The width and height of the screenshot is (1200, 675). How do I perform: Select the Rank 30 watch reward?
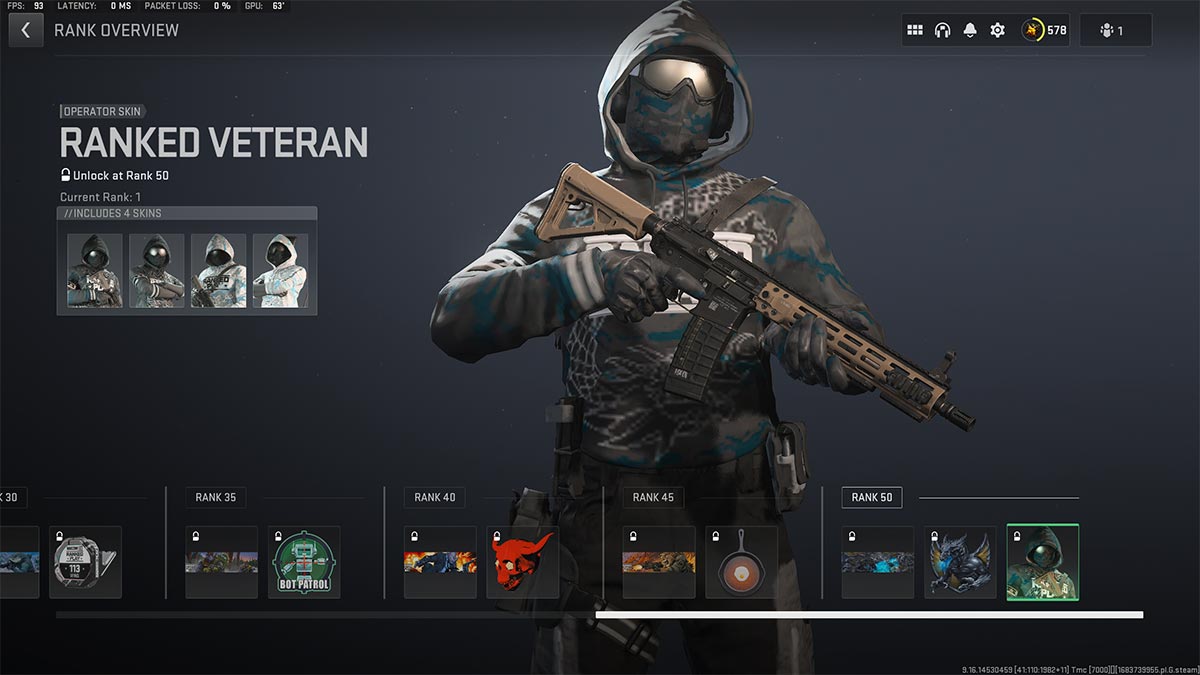(x=85, y=562)
